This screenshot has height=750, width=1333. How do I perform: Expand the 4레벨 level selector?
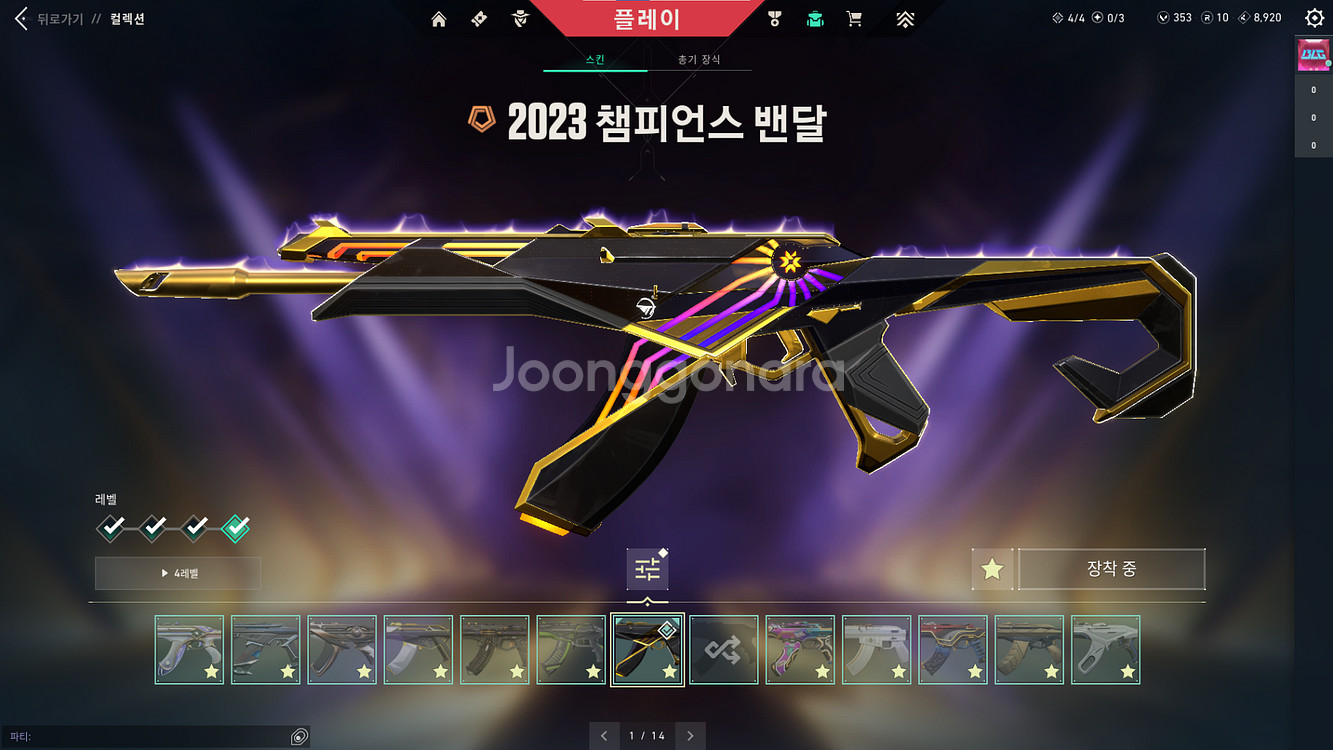177,573
